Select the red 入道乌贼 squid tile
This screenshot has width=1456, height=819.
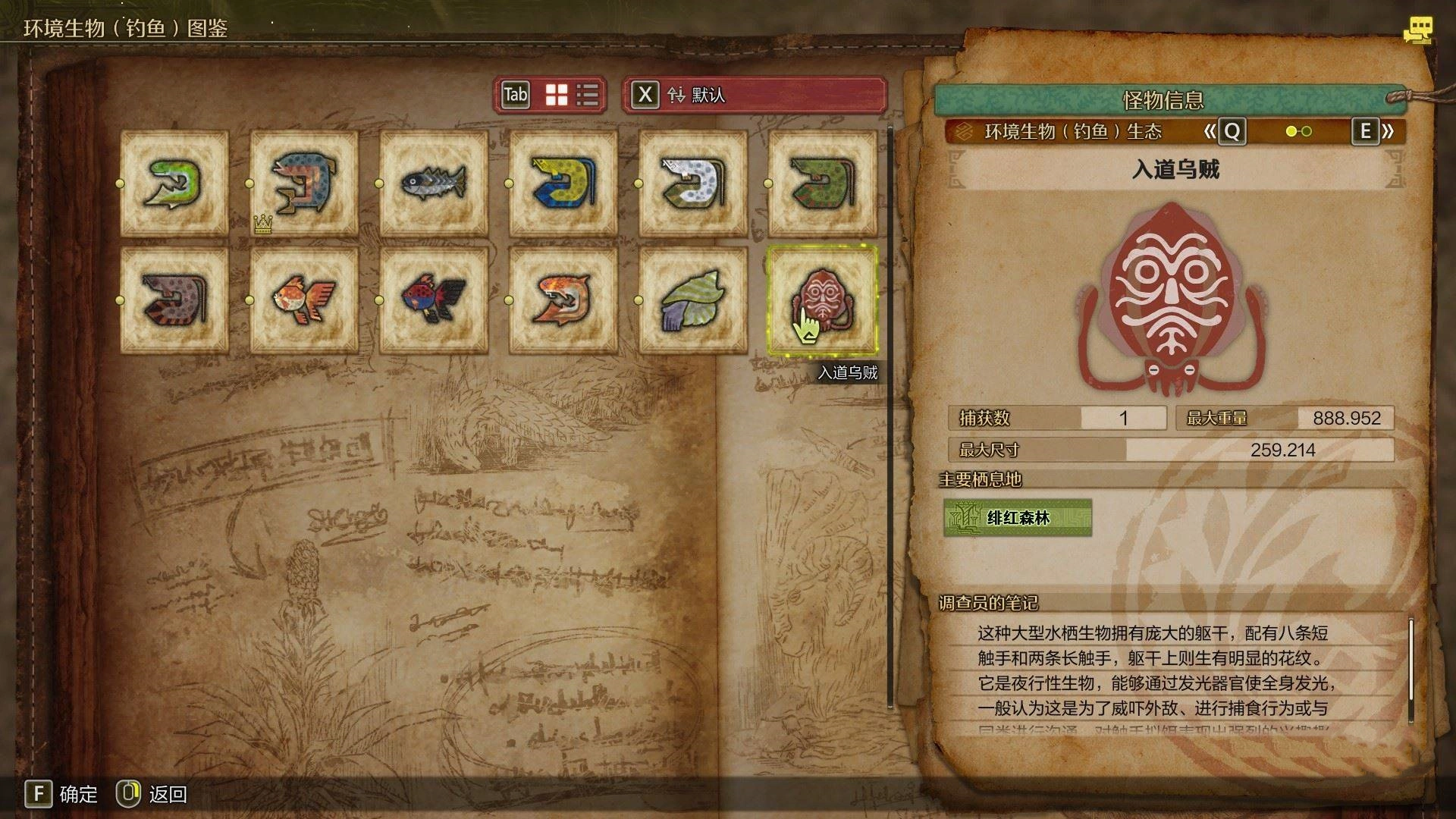pos(822,300)
